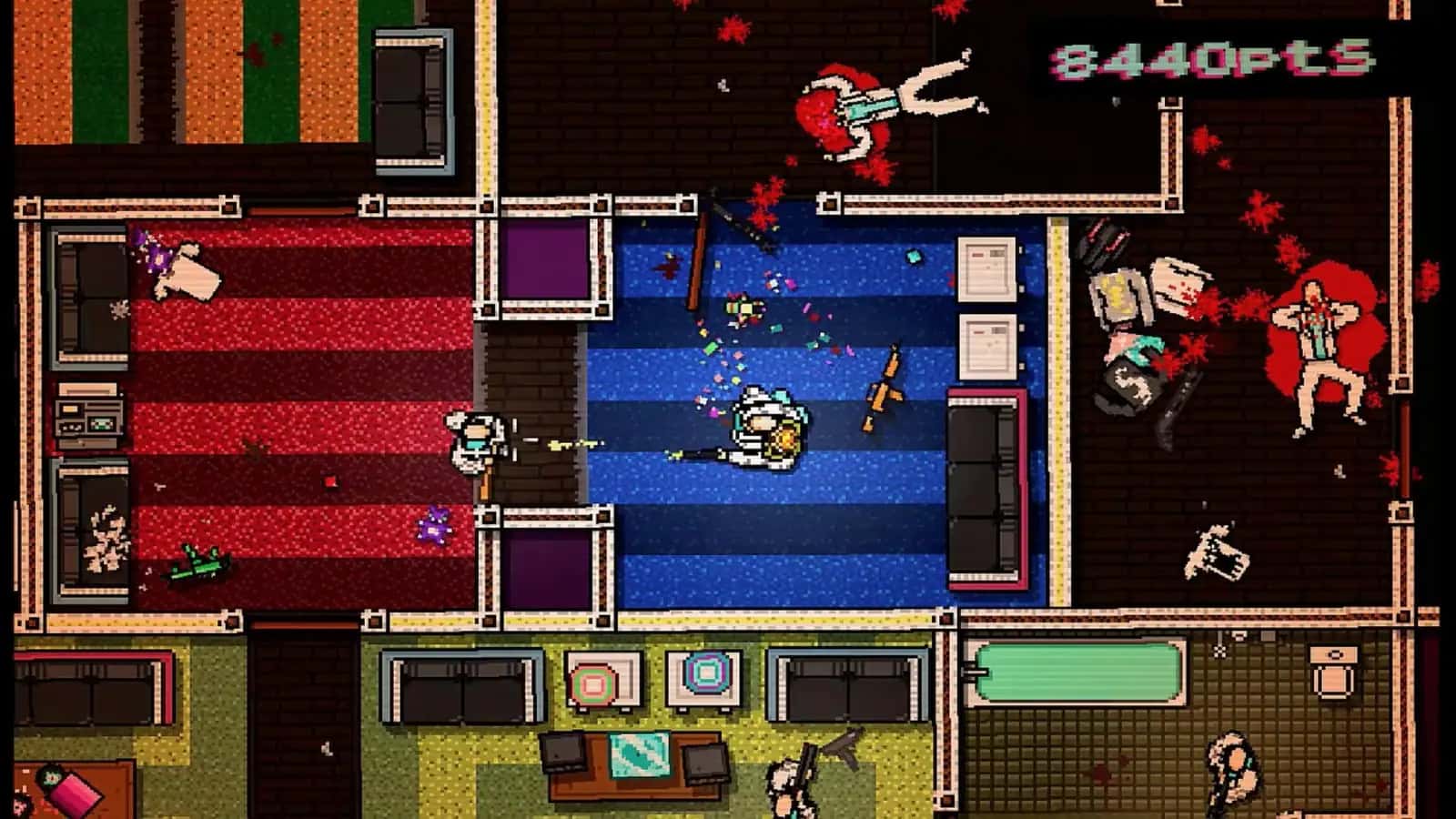Image resolution: width=1456 pixels, height=819 pixels.
Task: Open the upper purple door
Action: click(x=546, y=259)
